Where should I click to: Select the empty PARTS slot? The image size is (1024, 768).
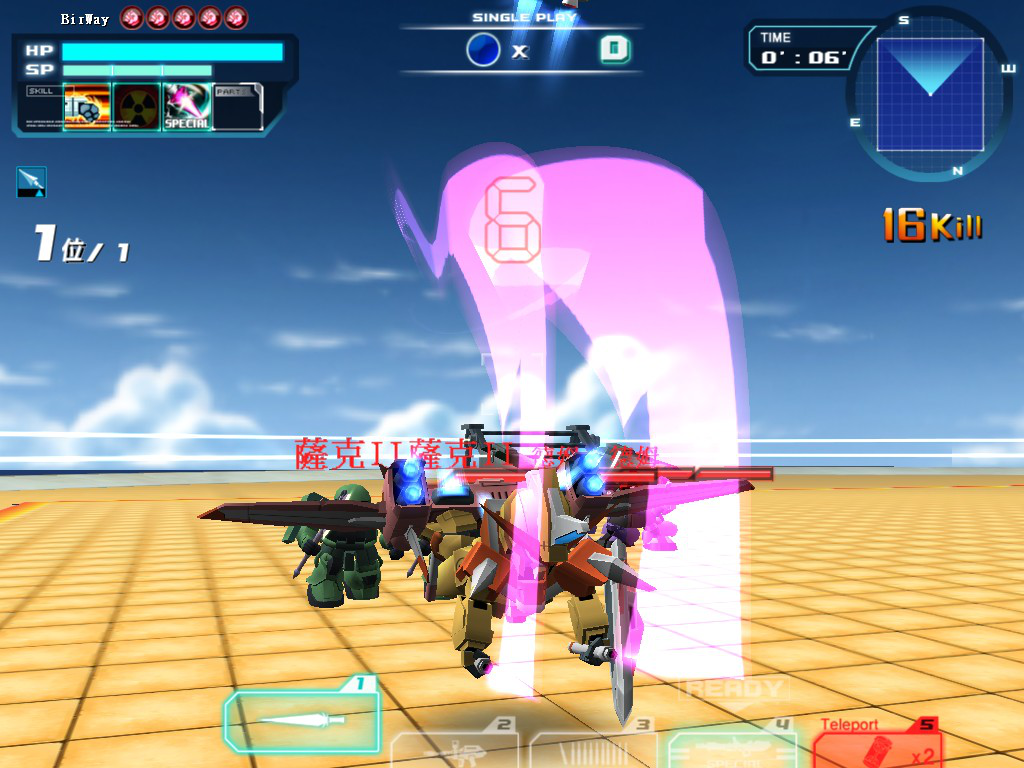click(238, 107)
